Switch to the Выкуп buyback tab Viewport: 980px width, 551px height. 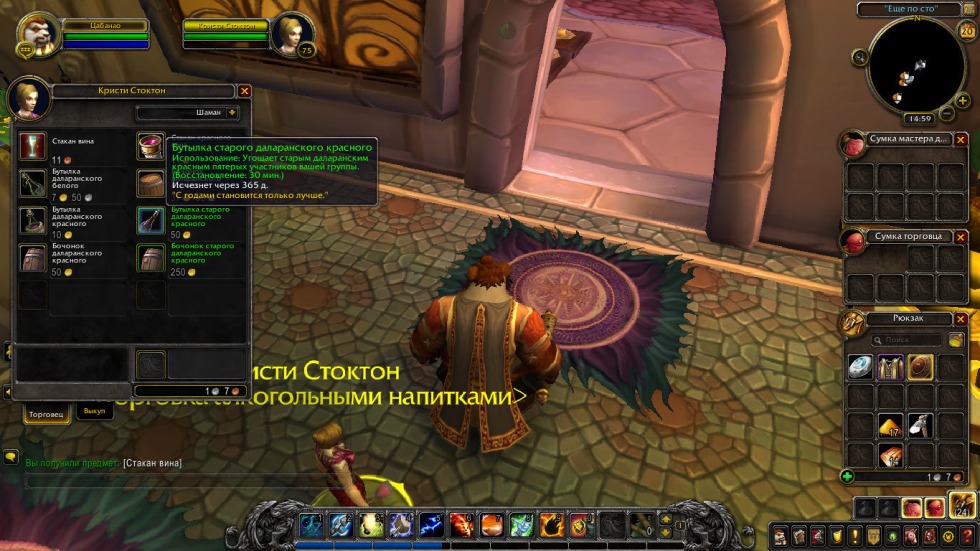coord(94,412)
